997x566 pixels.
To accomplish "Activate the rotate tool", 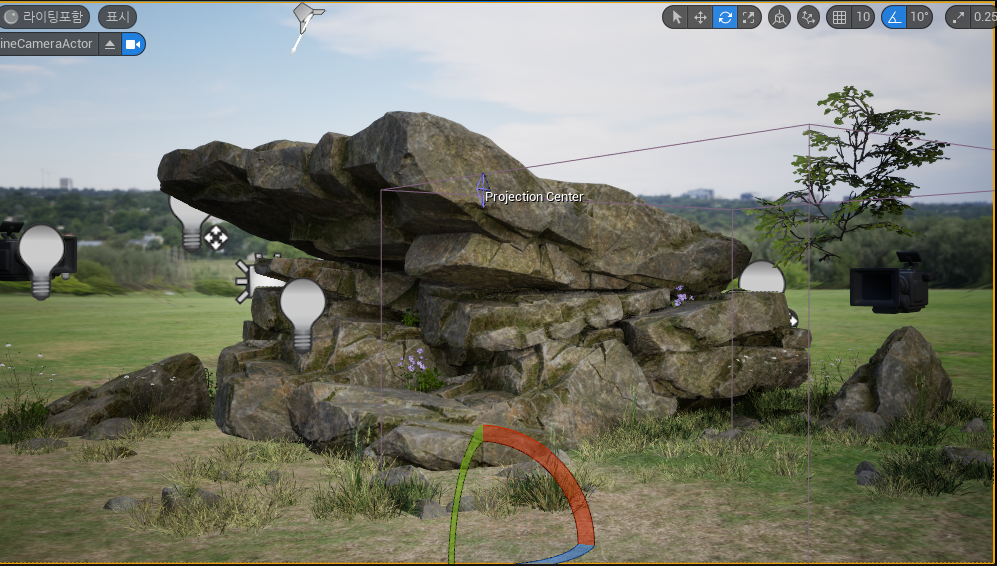I will (x=725, y=17).
